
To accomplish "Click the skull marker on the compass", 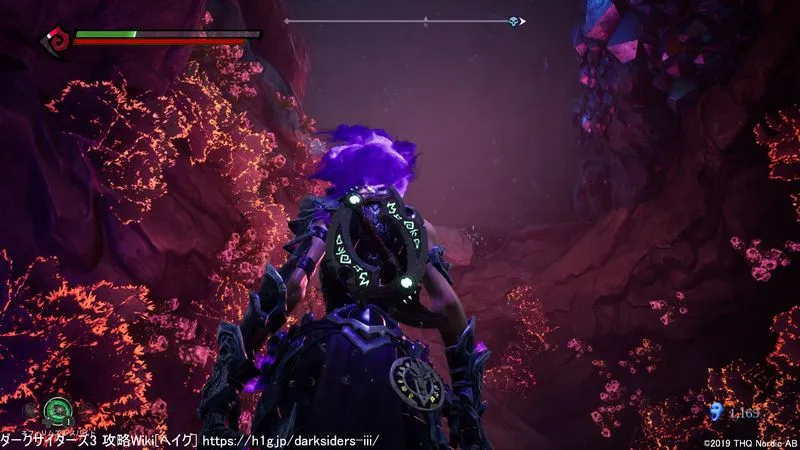I will tap(513, 21).
